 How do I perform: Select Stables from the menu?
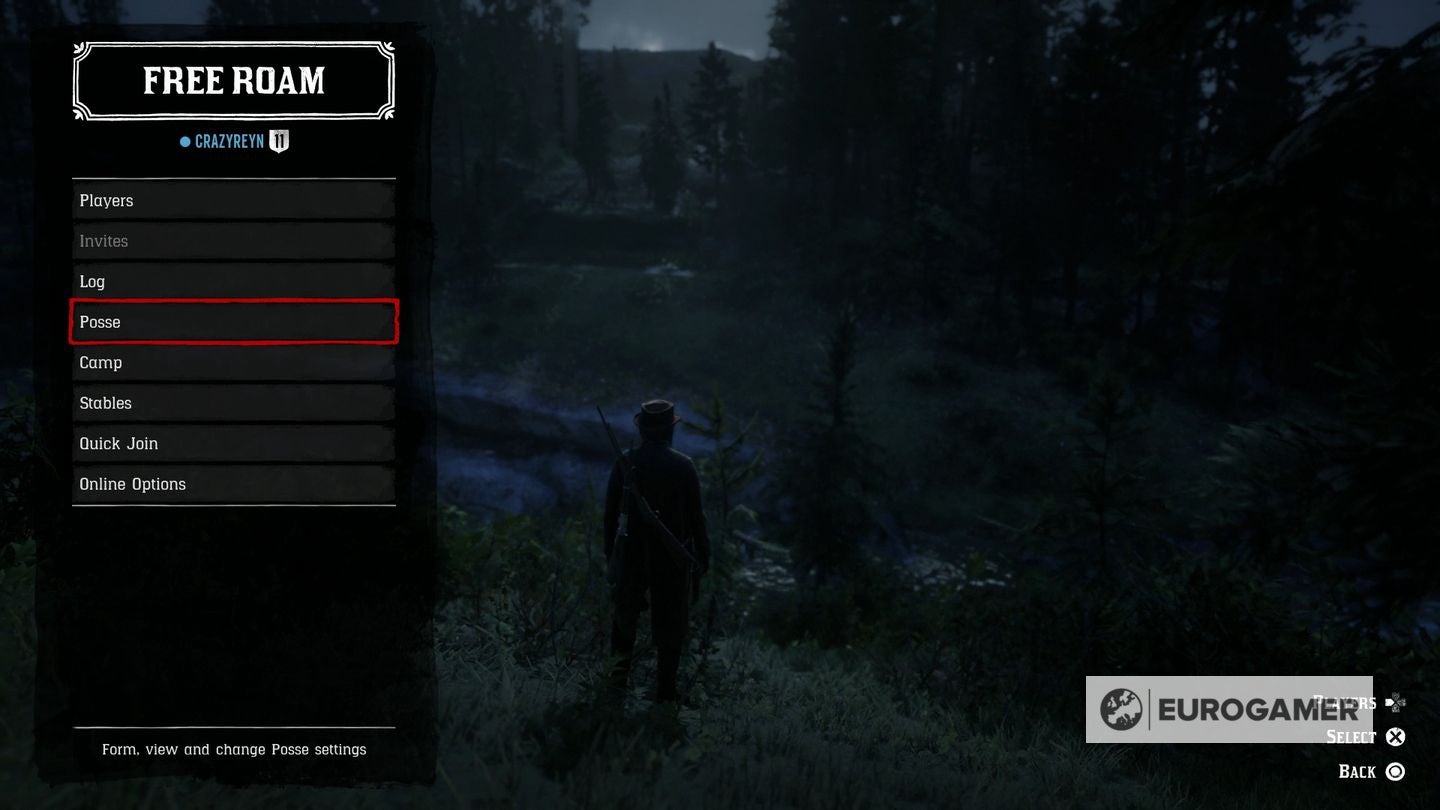coord(233,402)
